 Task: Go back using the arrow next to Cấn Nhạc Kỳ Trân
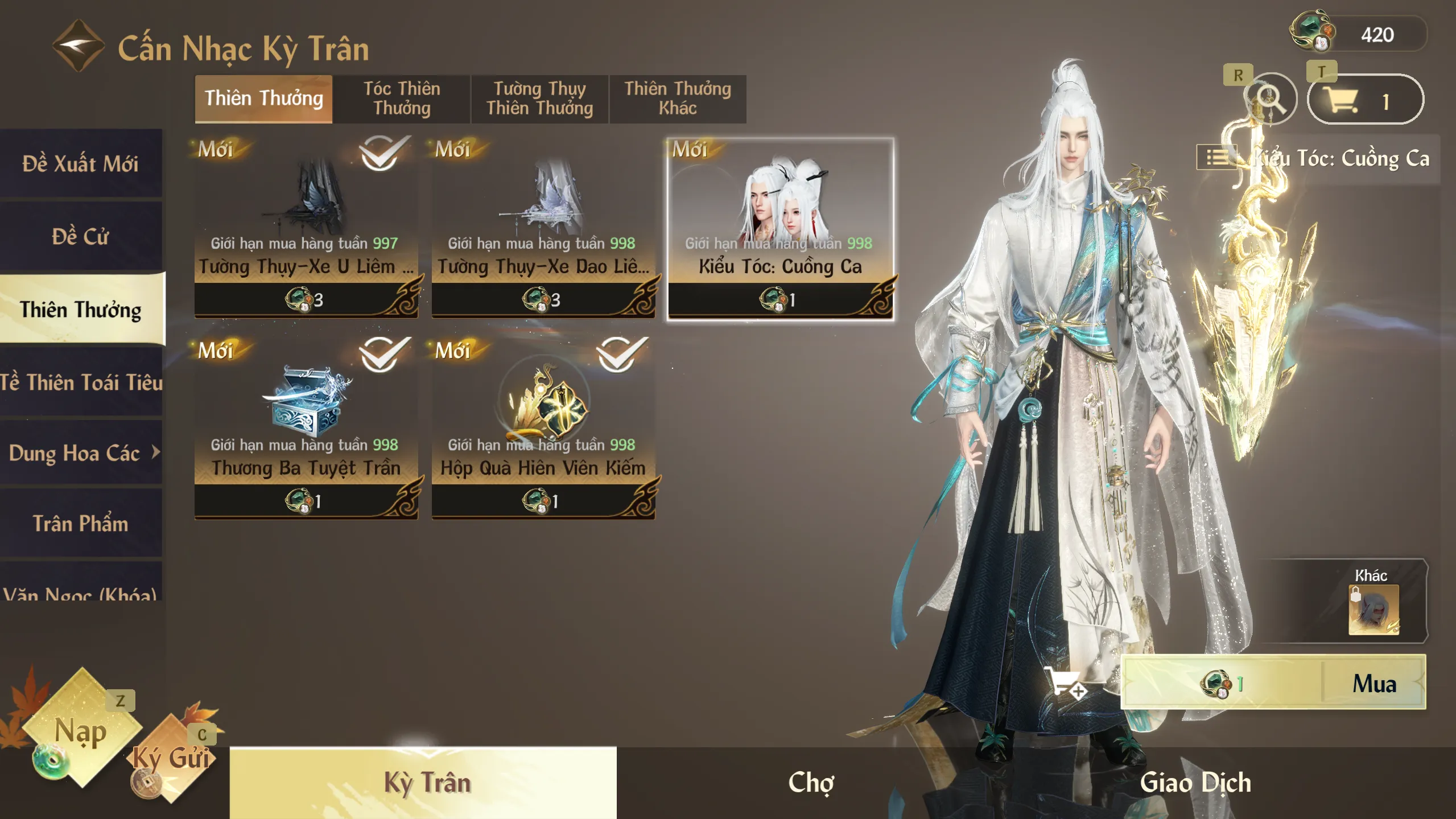78,46
